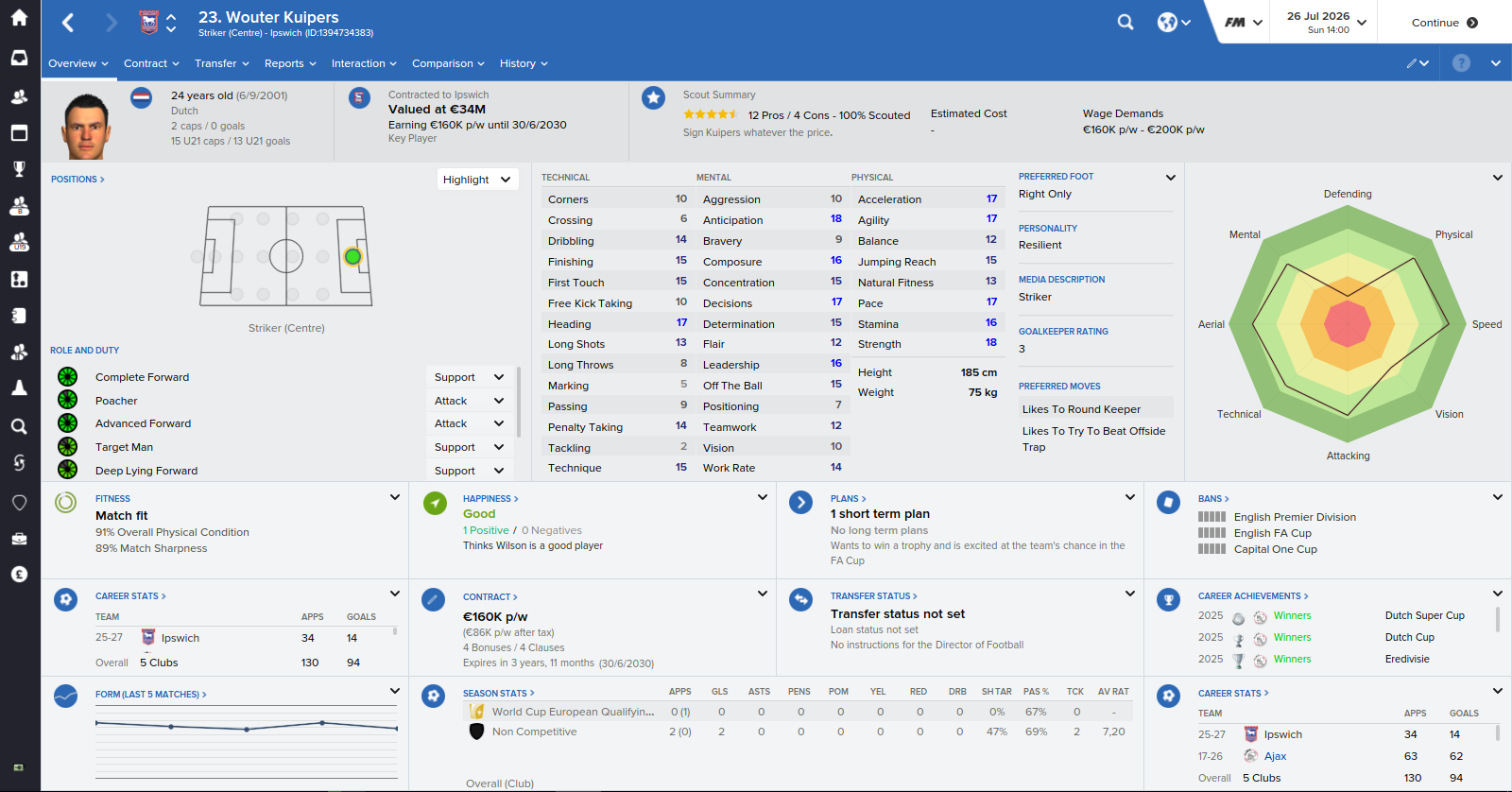Open Finances via the briefcase sidebar icon
This screenshot has width=1512, height=792.
pyautogui.click(x=19, y=539)
